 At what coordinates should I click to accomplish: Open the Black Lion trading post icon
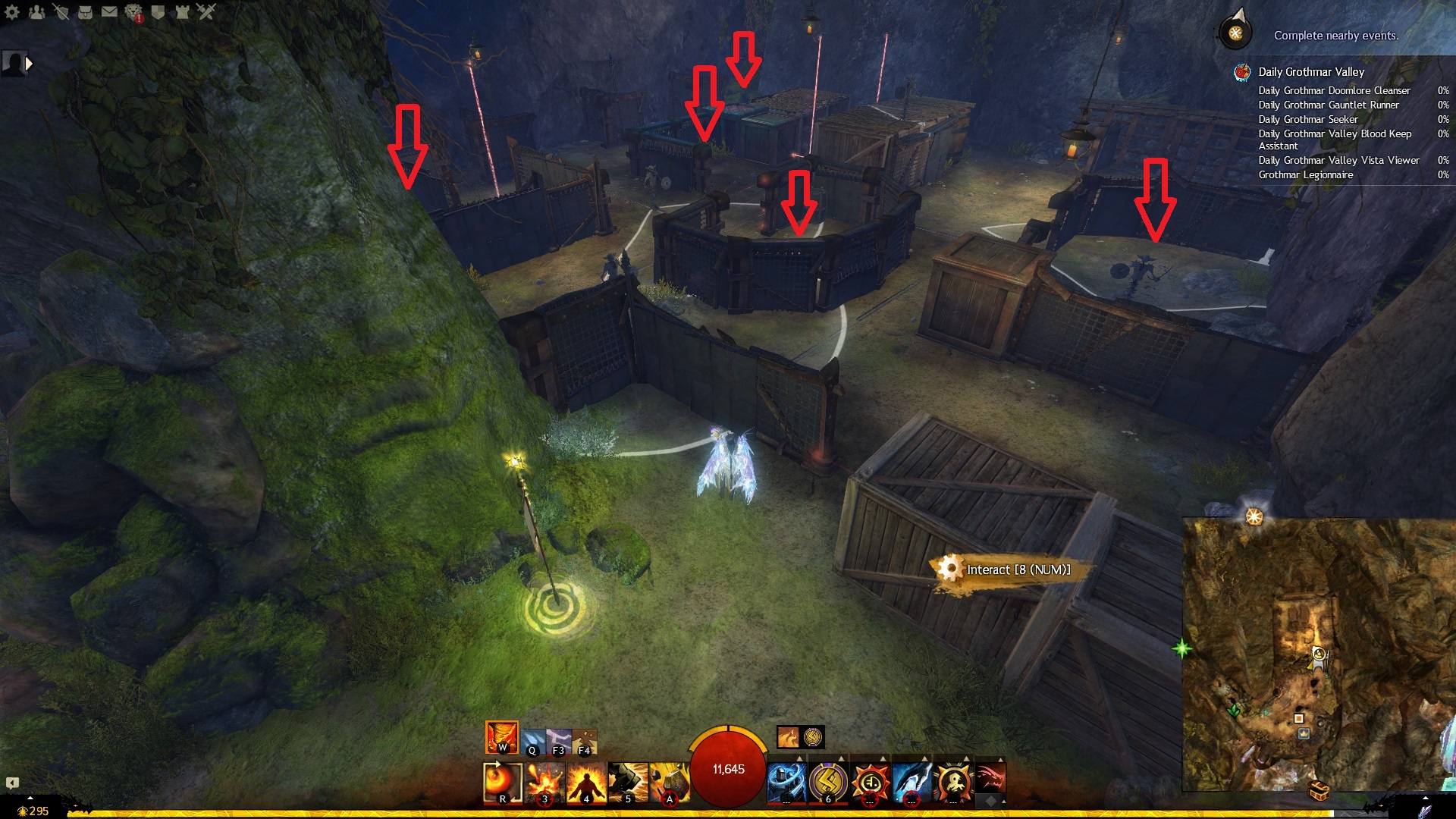tap(133, 12)
